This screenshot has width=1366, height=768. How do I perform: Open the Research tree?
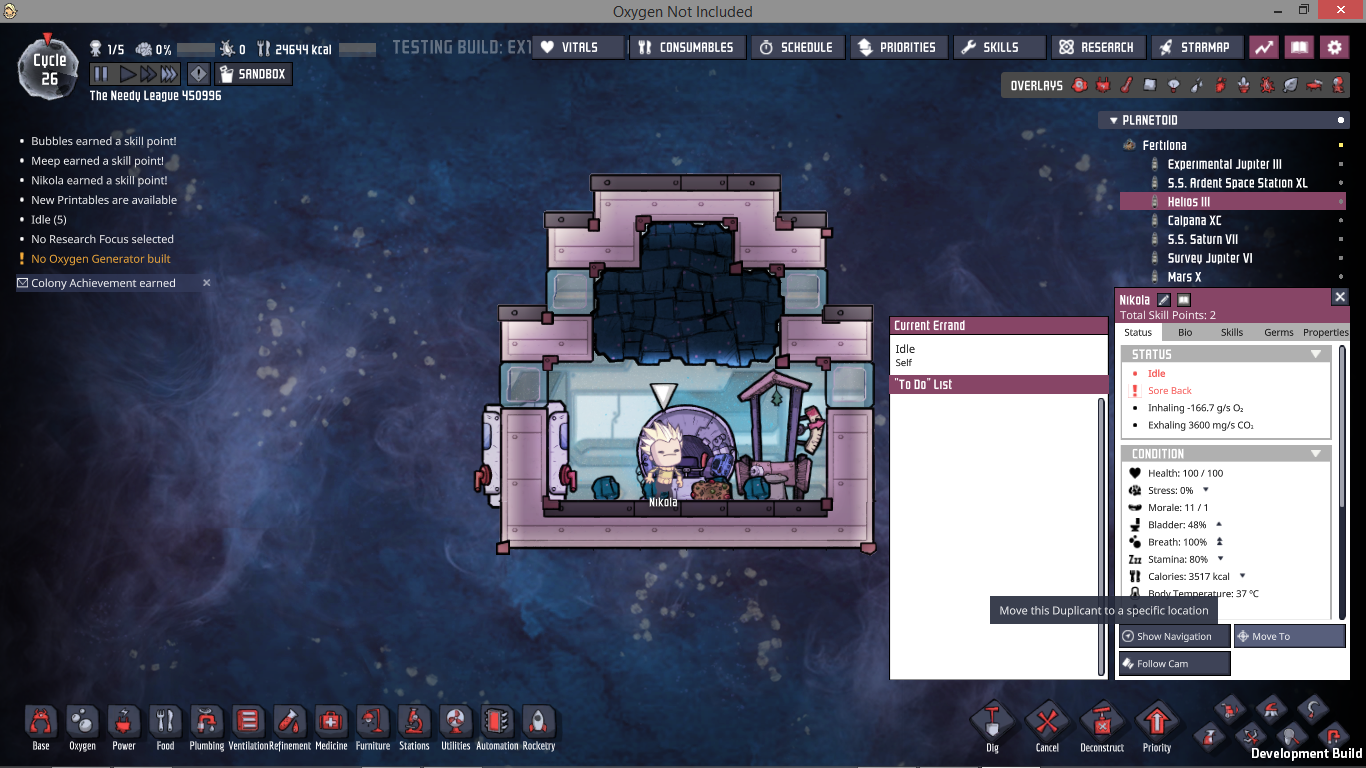(1097, 47)
